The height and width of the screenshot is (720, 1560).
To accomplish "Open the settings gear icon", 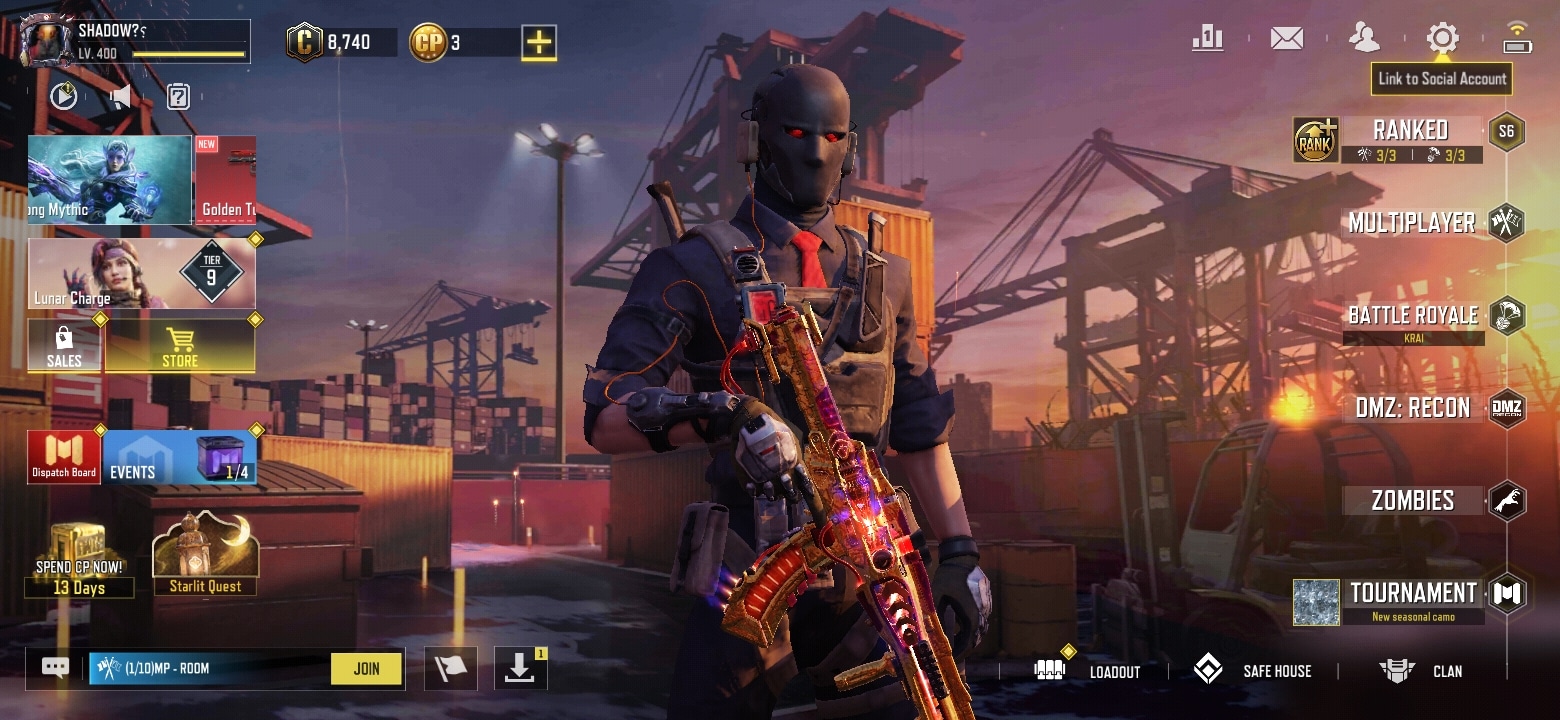I will (1442, 39).
